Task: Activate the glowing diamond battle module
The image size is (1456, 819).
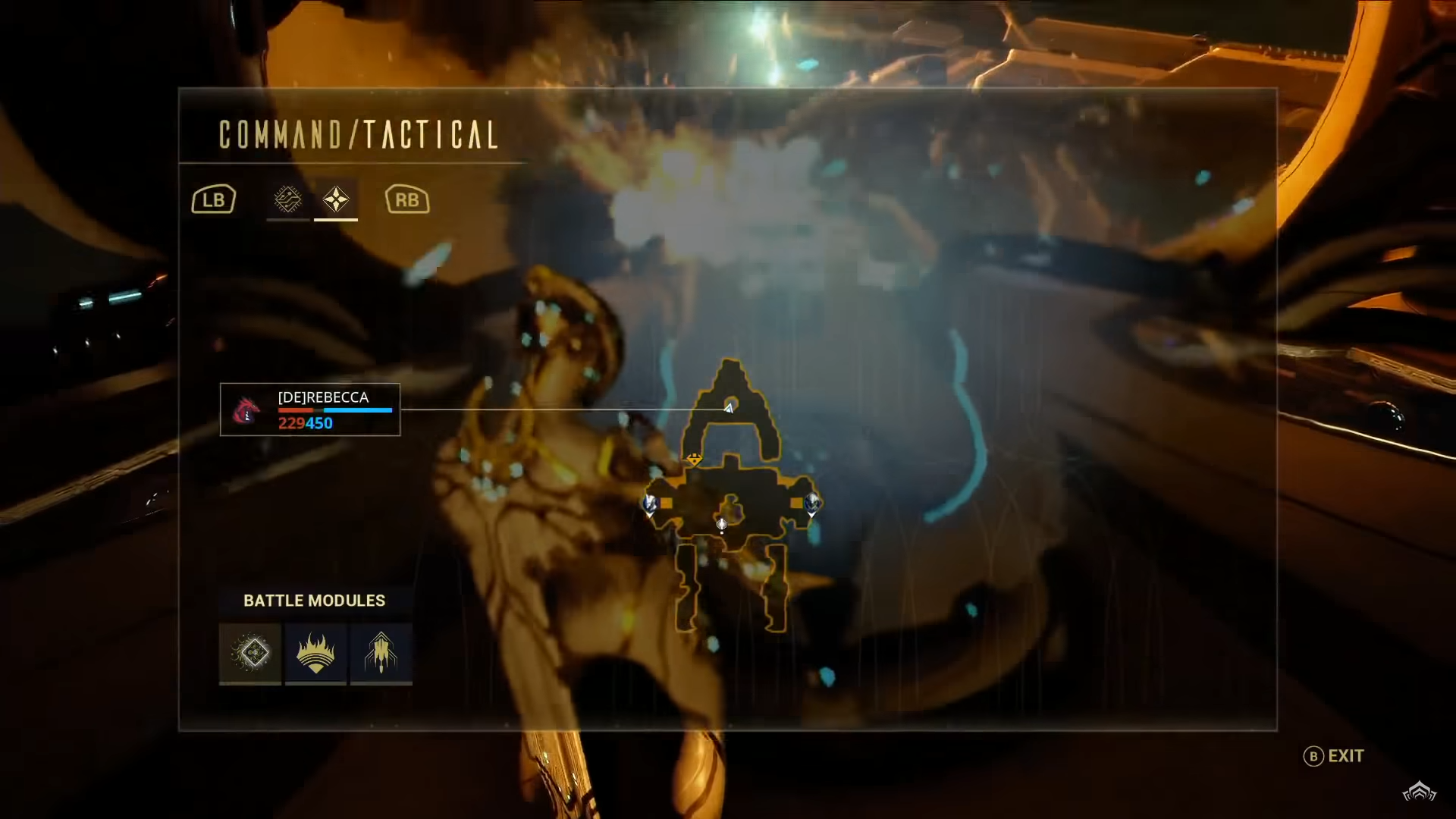Action: point(250,653)
